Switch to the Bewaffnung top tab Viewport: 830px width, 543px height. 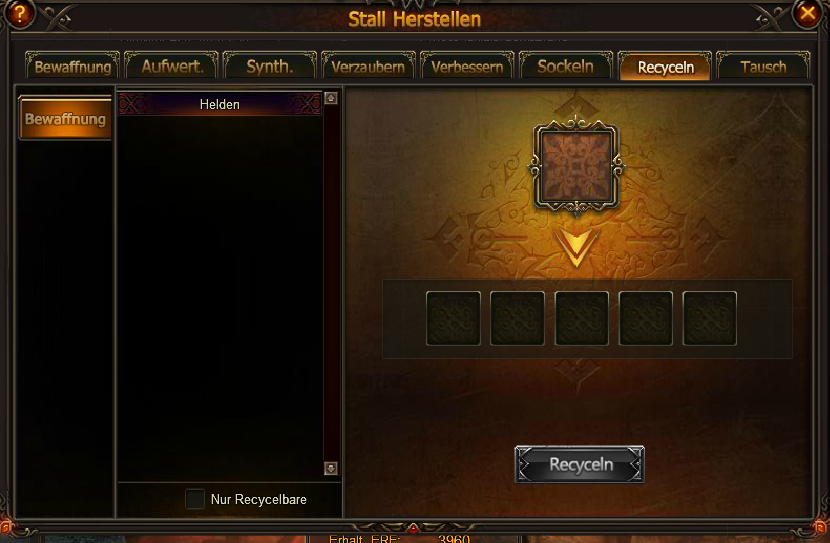point(73,67)
